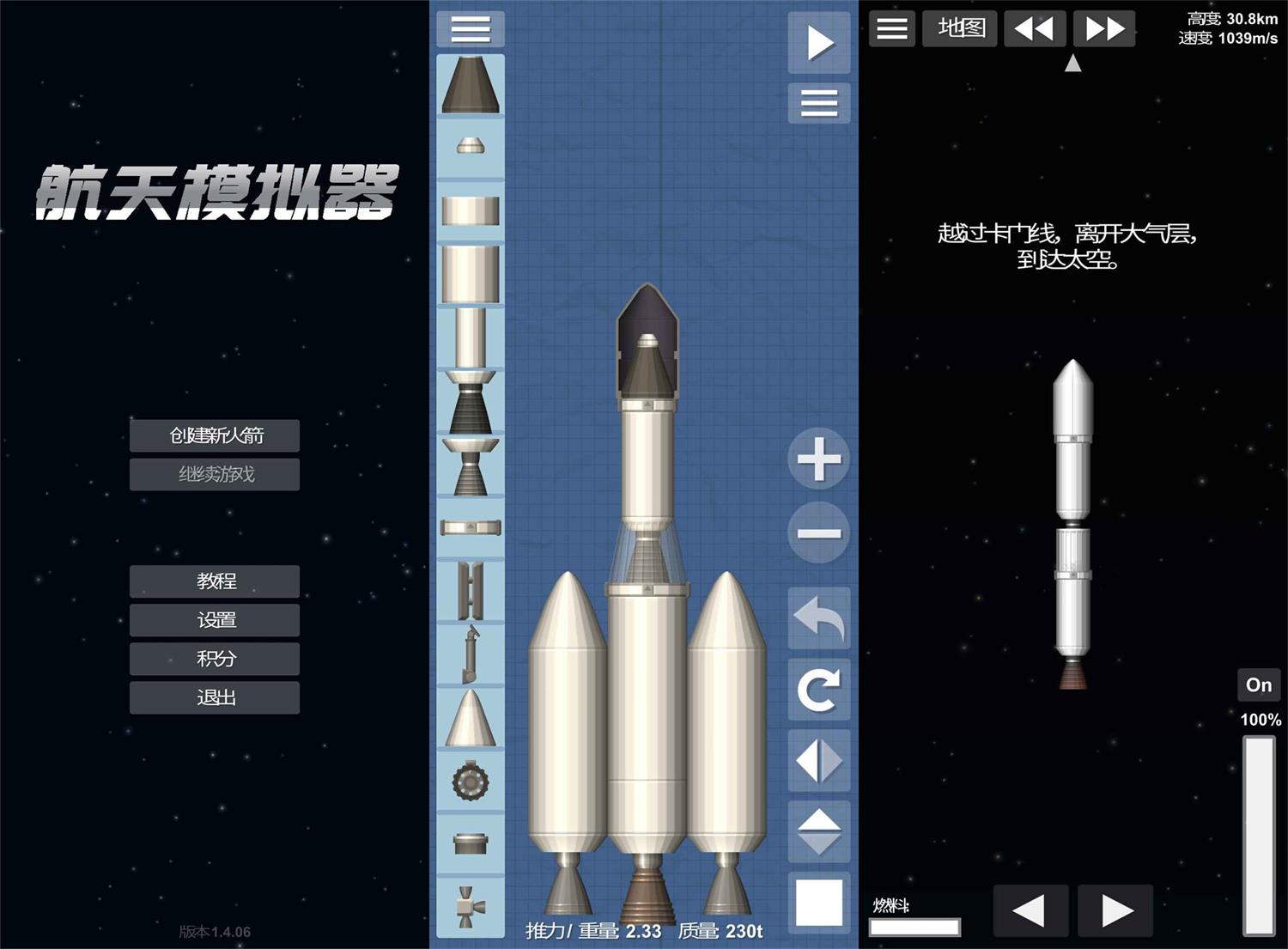This screenshot has width=1288, height=949.
Task: Select the nose cone part
Action: pos(470,86)
